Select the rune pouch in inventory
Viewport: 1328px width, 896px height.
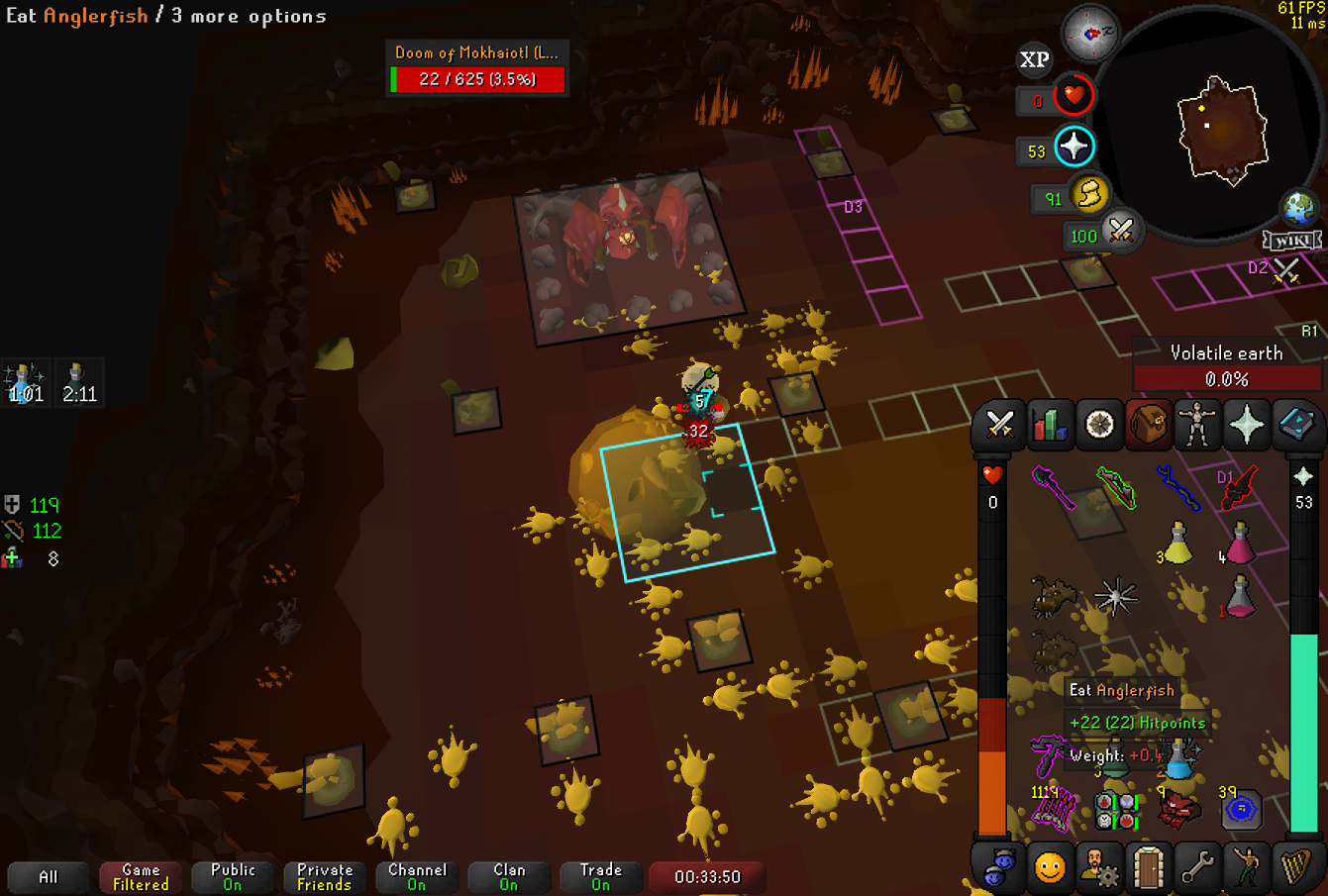1117,810
